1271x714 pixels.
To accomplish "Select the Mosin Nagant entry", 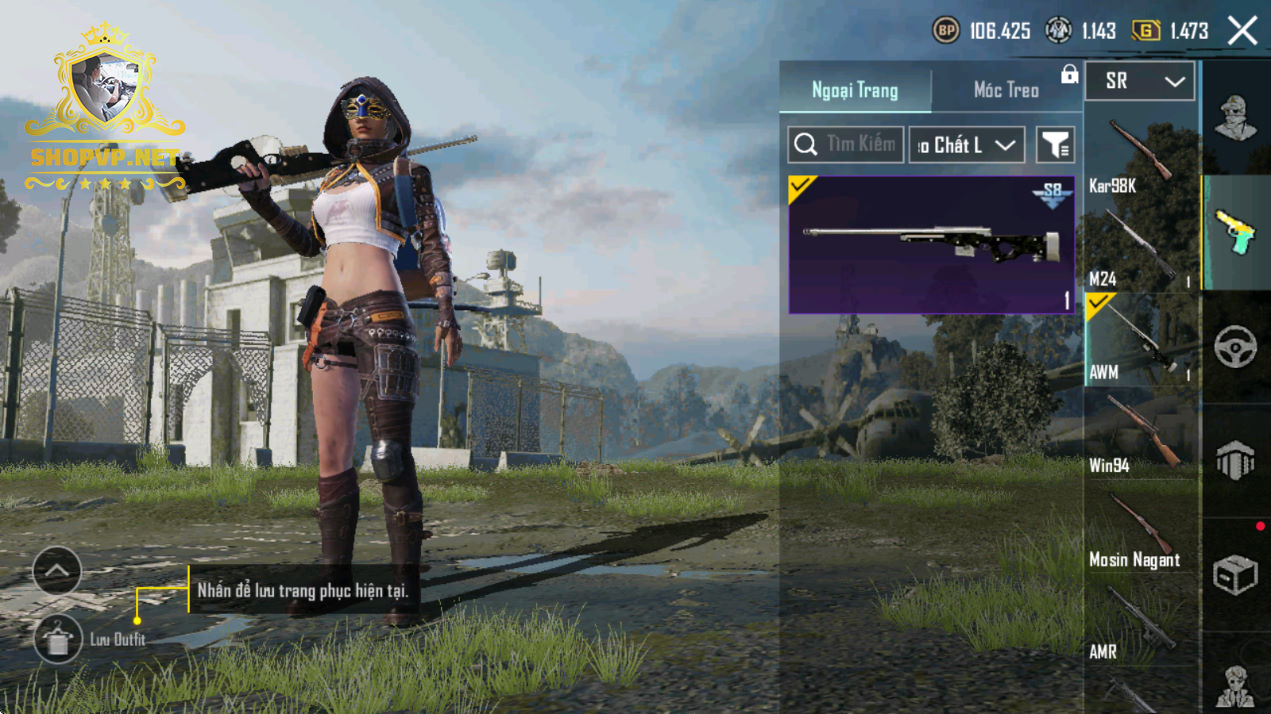I will (x=1140, y=528).
